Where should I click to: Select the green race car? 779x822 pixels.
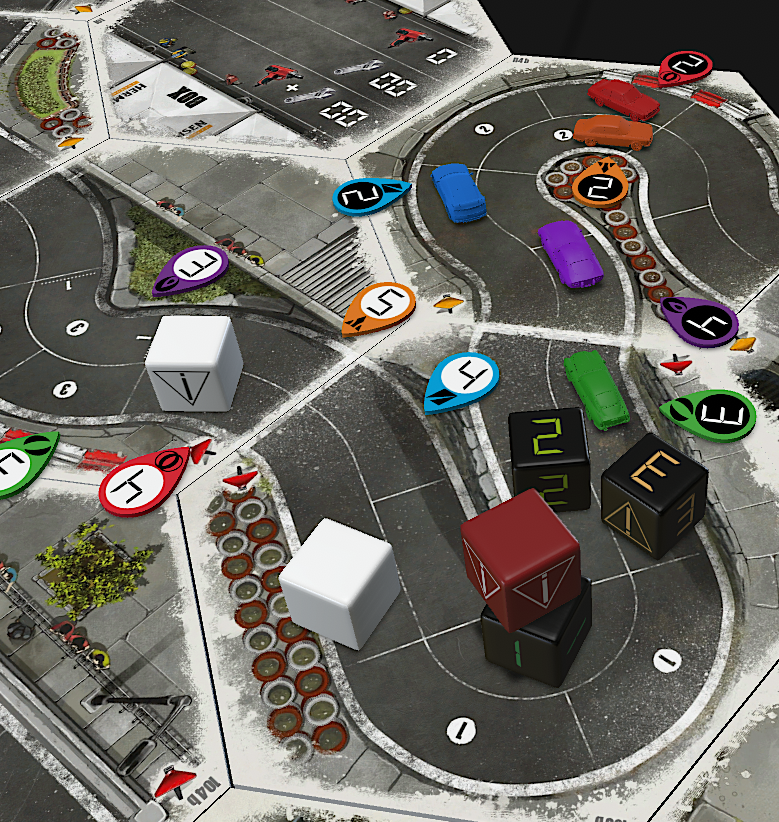click(594, 388)
